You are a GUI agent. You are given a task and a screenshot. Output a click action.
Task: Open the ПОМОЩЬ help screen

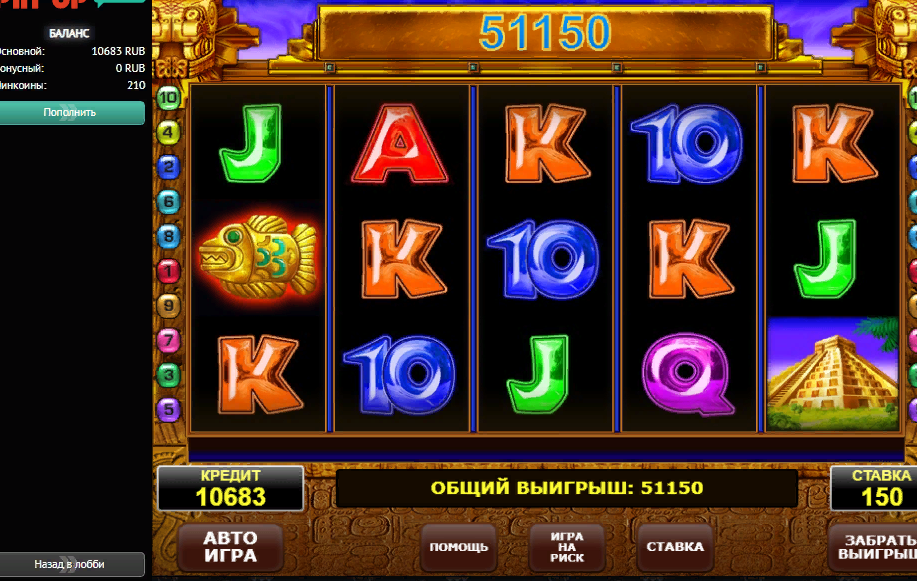click(x=459, y=546)
